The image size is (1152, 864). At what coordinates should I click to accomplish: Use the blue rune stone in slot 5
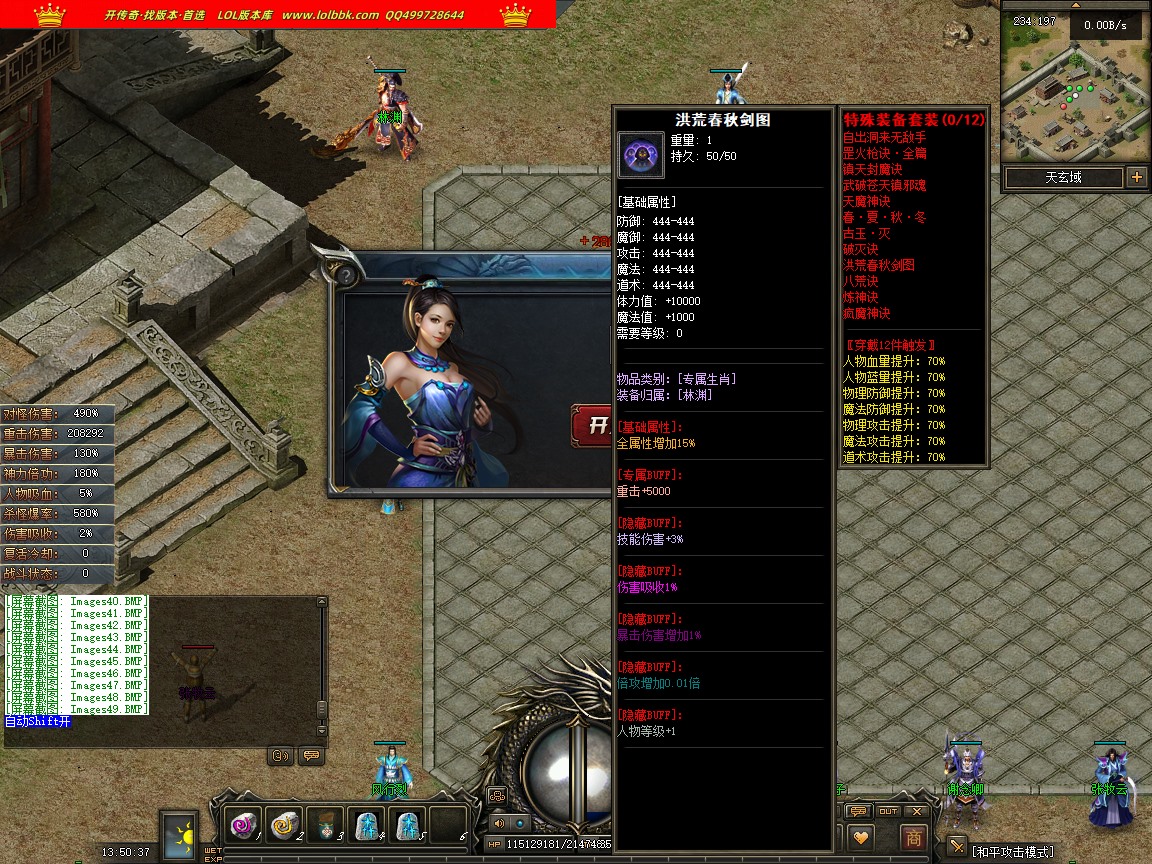click(x=407, y=825)
